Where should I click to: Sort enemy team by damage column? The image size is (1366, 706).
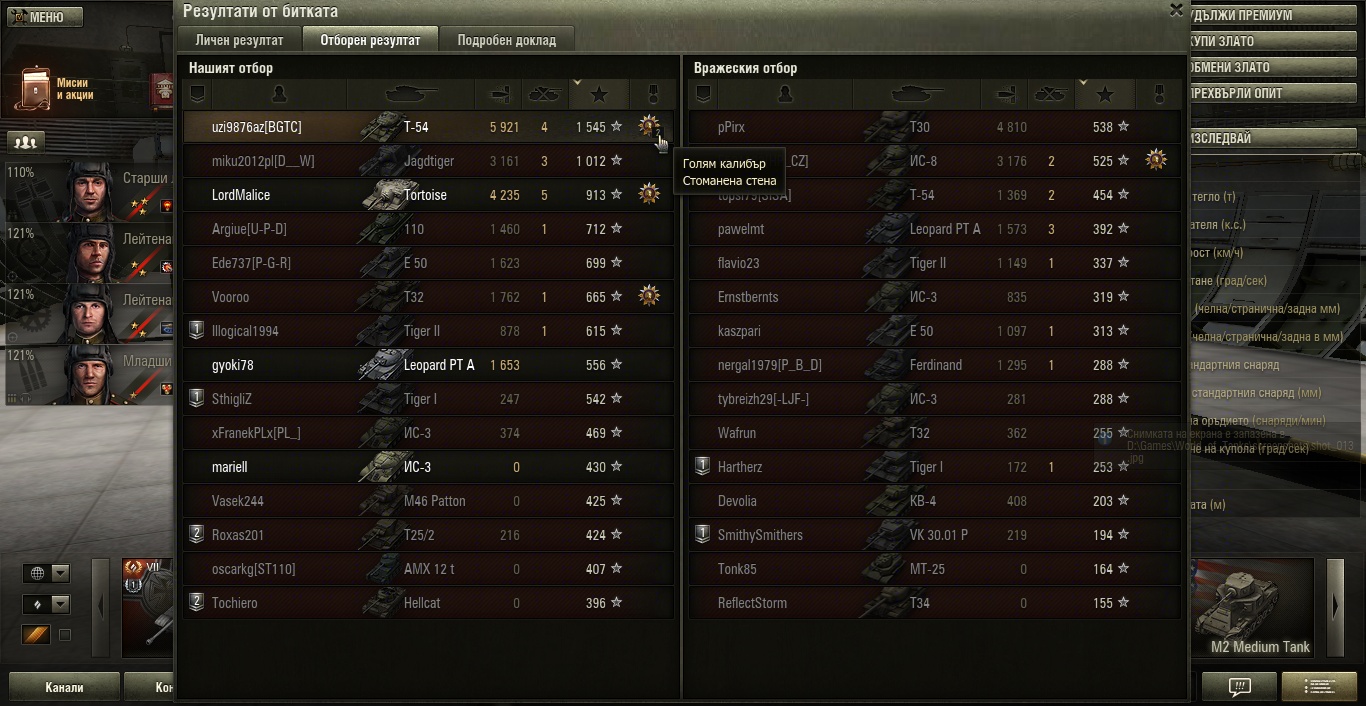(x=1003, y=94)
